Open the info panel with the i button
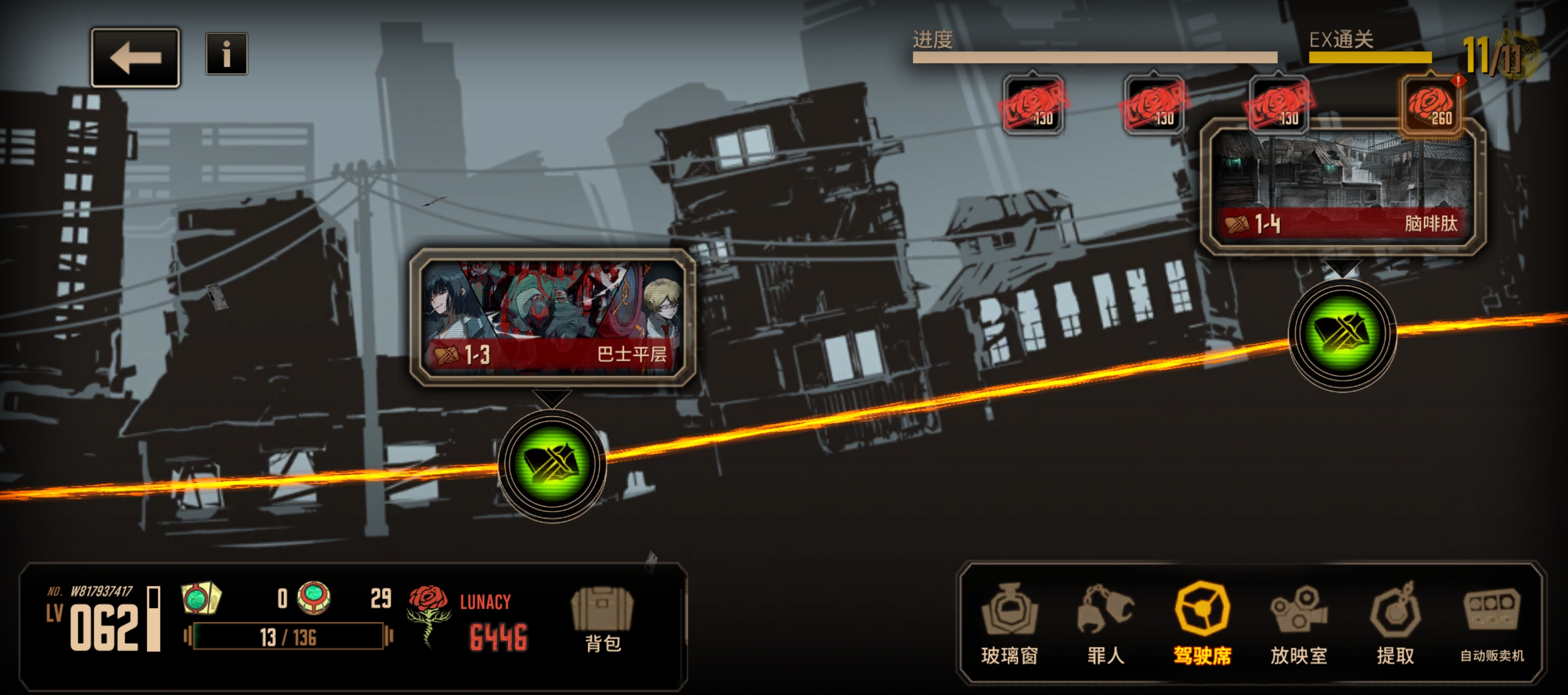This screenshot has width=1568, height=695. [227, 54]
